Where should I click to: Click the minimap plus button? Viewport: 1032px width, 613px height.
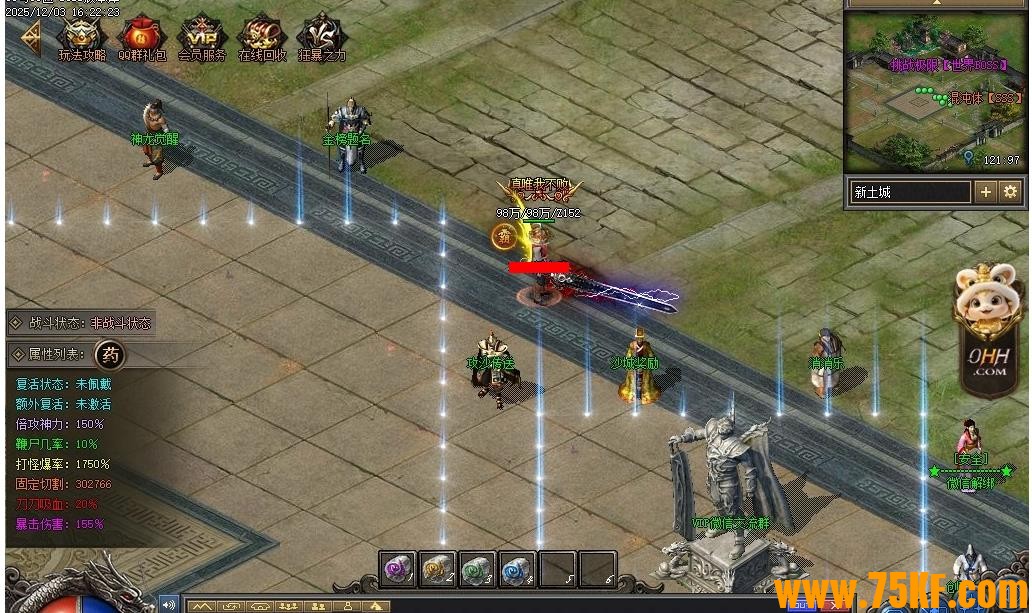click(986, 192)
